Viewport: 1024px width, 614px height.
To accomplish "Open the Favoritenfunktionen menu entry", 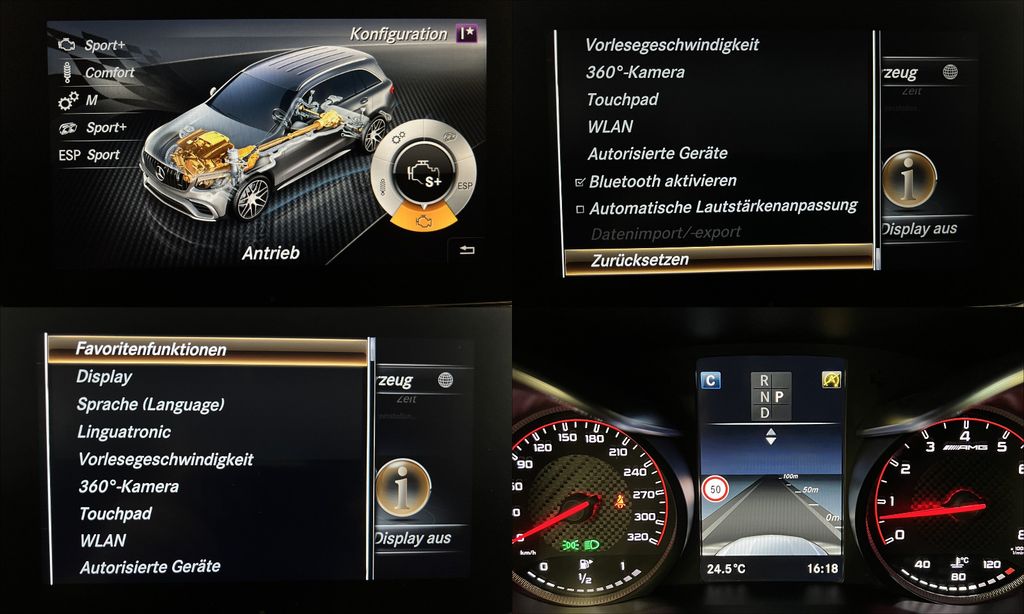I will (x=151, y=350).
